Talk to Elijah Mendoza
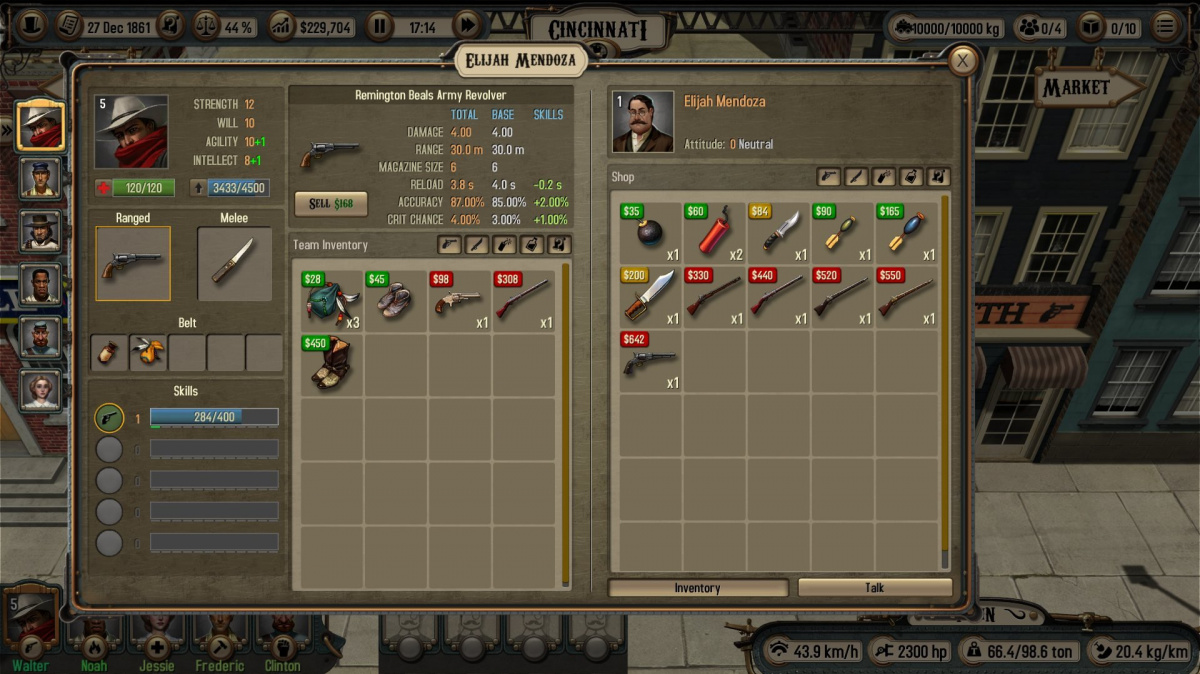Screen dimensions: 1200x674 874,588
